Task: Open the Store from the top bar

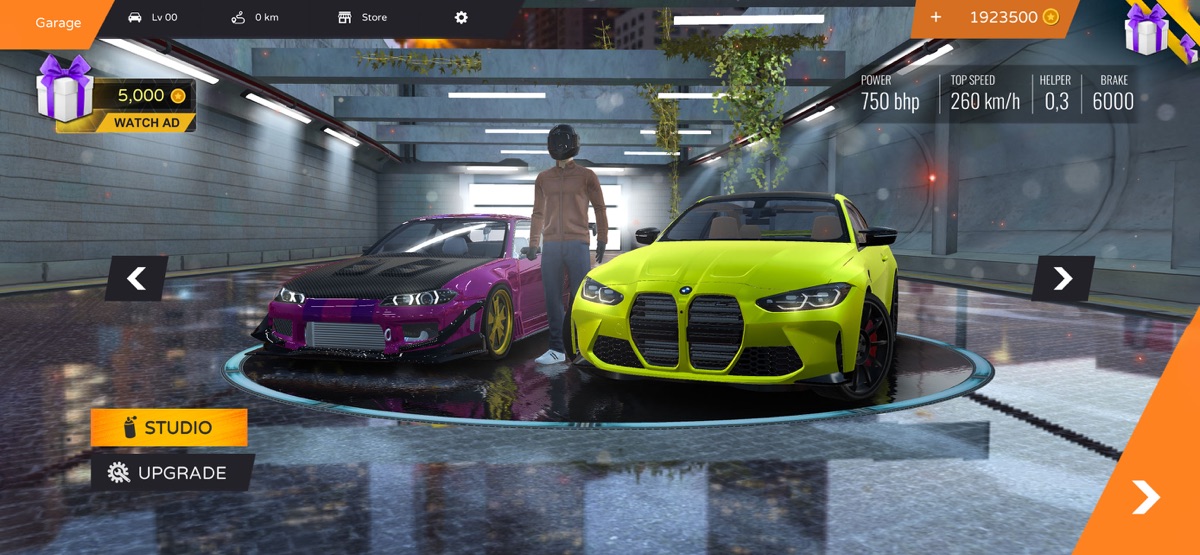Action: 363,18
